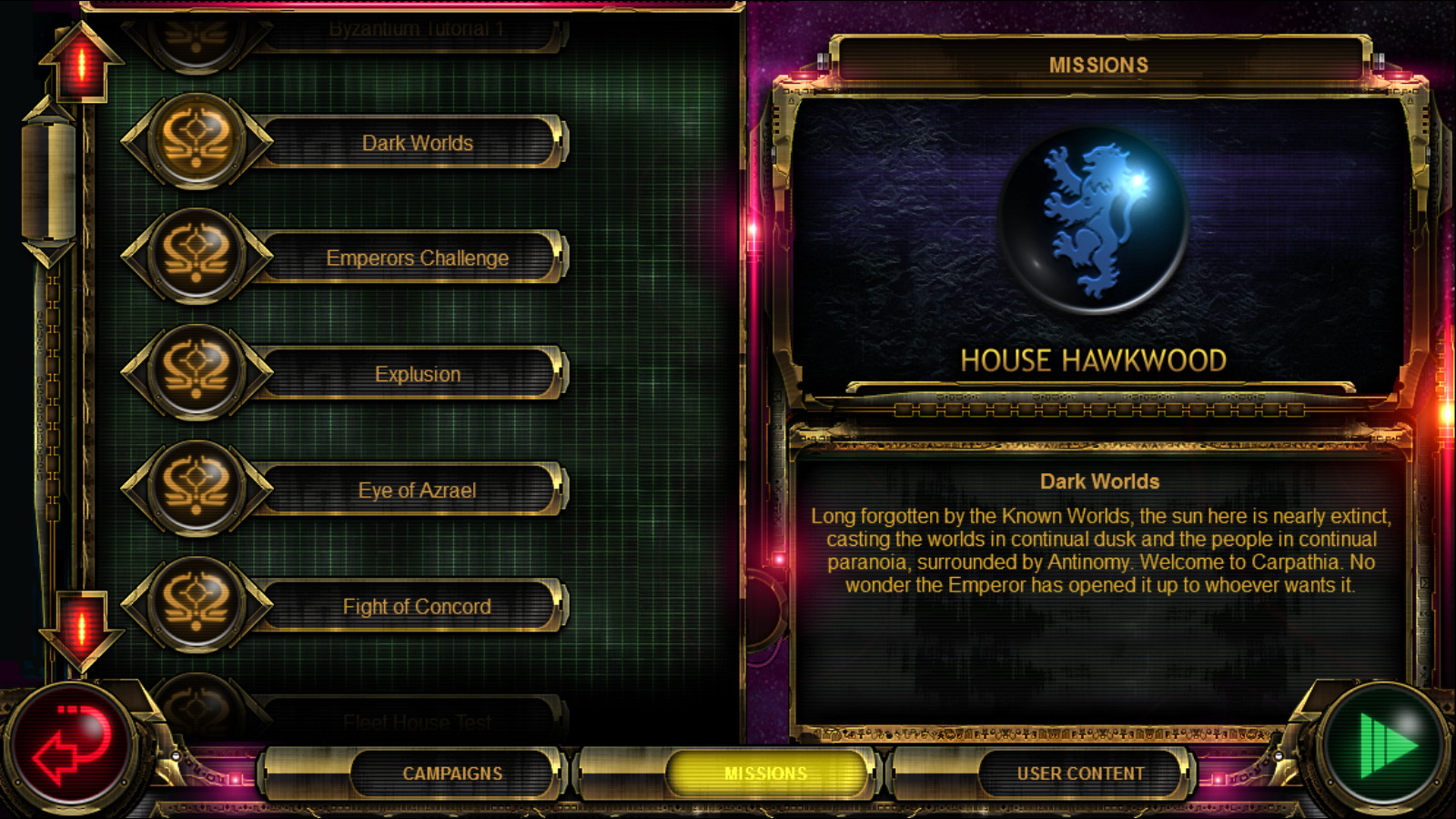Select the highlighted MISSIONS tab
The height and width of the screenshot is (819, 1456).
(x=767, y=771)
